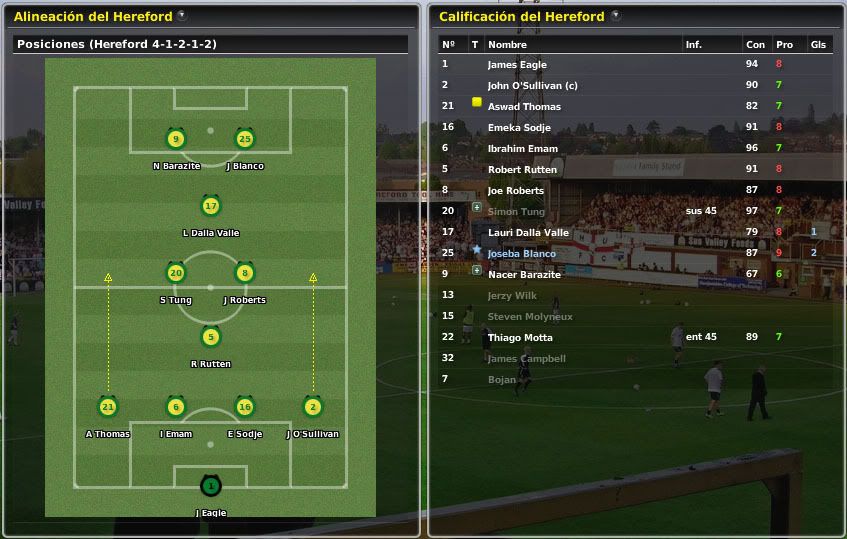The width and height of the screenshot is (847, 539).
Task: Open Joseba Blanco's highlighted player row
Action: tap(521, 254)
